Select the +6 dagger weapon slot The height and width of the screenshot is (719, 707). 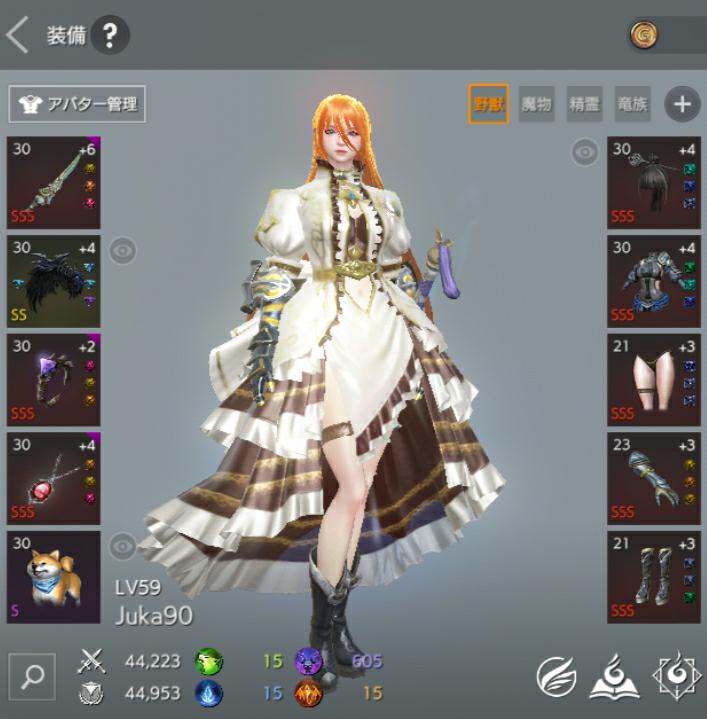(x=54, y=182)
